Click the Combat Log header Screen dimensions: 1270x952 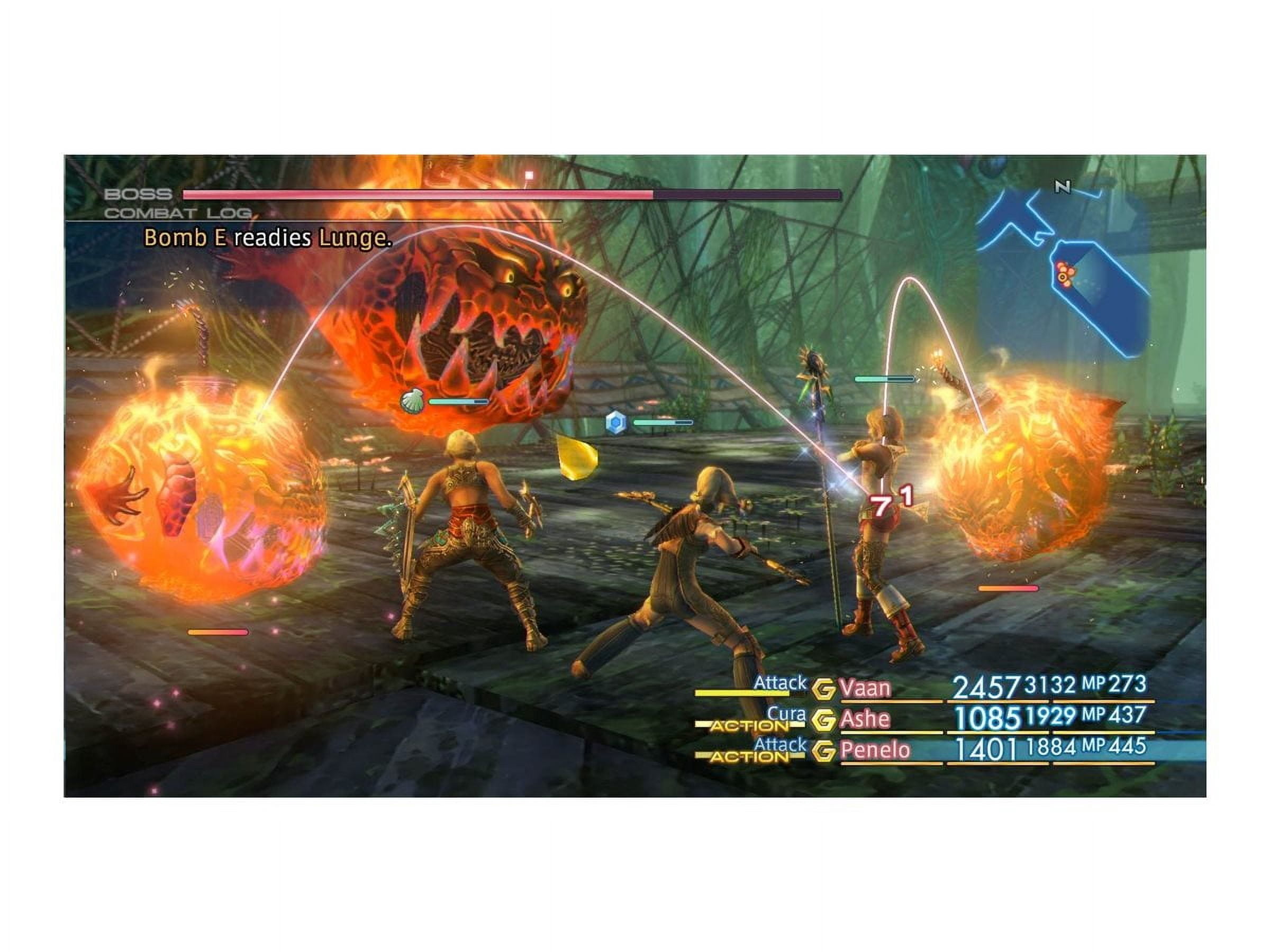(177, 214)
